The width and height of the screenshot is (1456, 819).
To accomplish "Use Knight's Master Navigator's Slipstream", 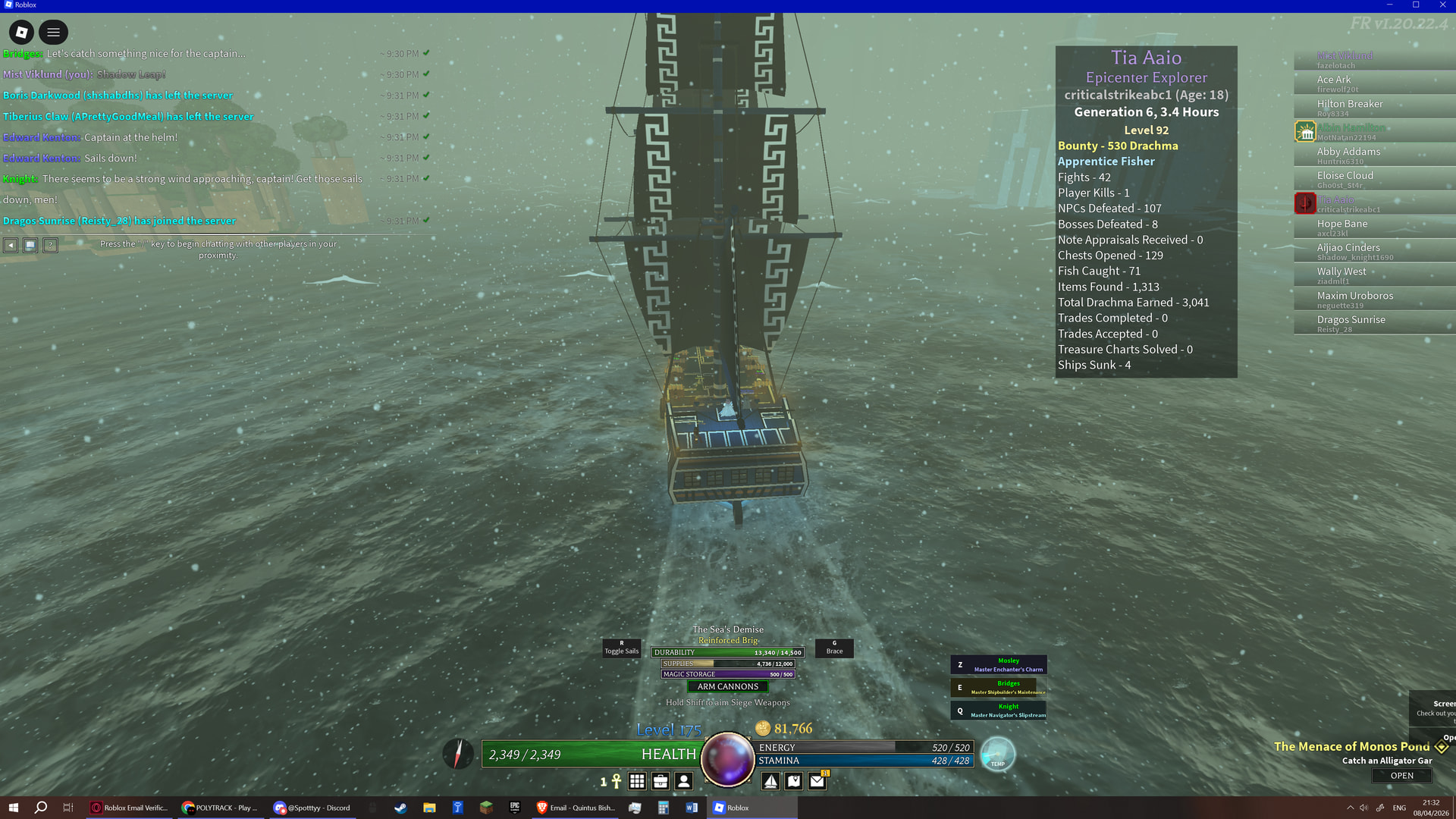I will pyautogui.click(x=999, y=711).
